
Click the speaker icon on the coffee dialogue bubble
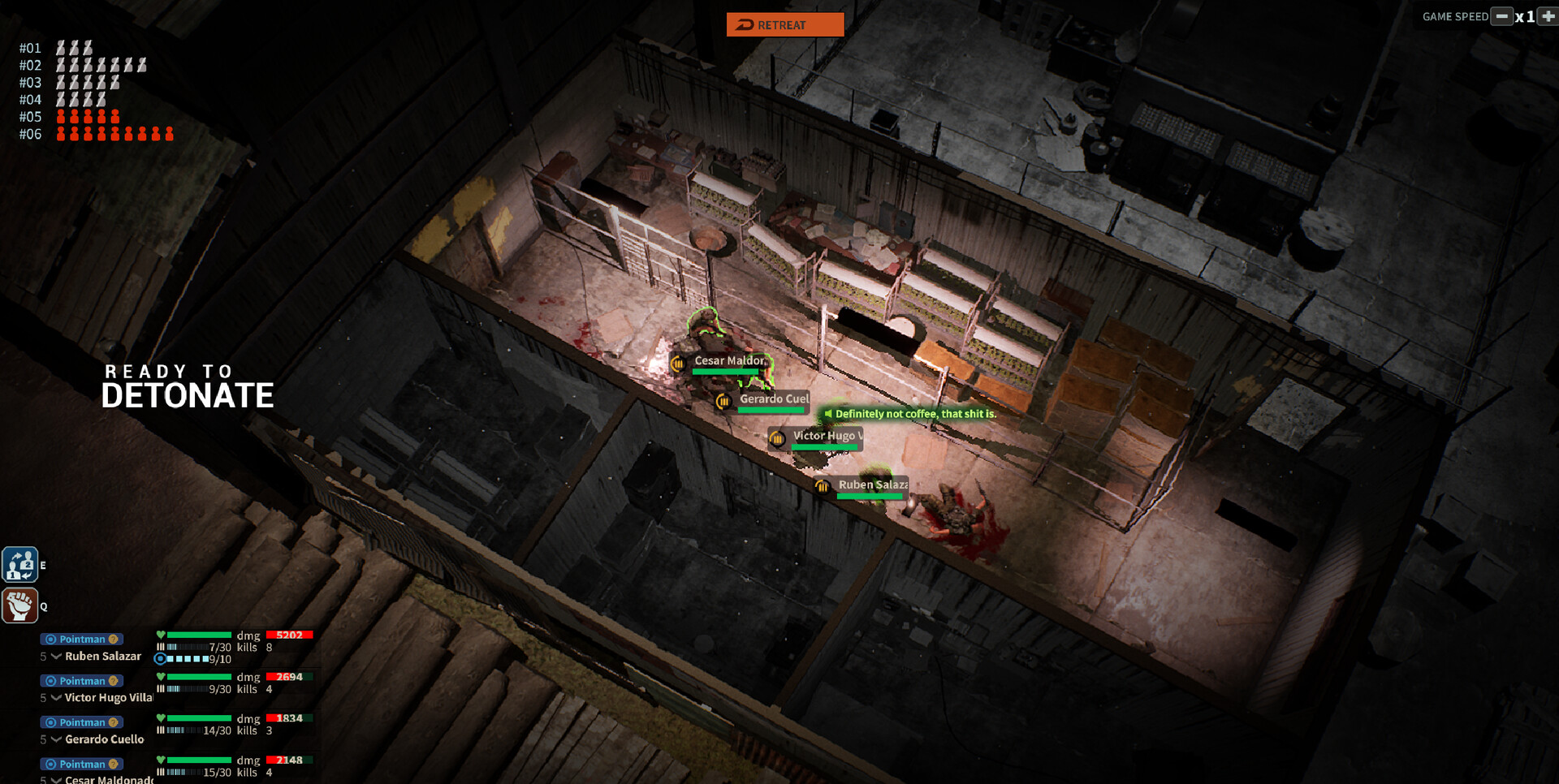(x=827, y=414)
